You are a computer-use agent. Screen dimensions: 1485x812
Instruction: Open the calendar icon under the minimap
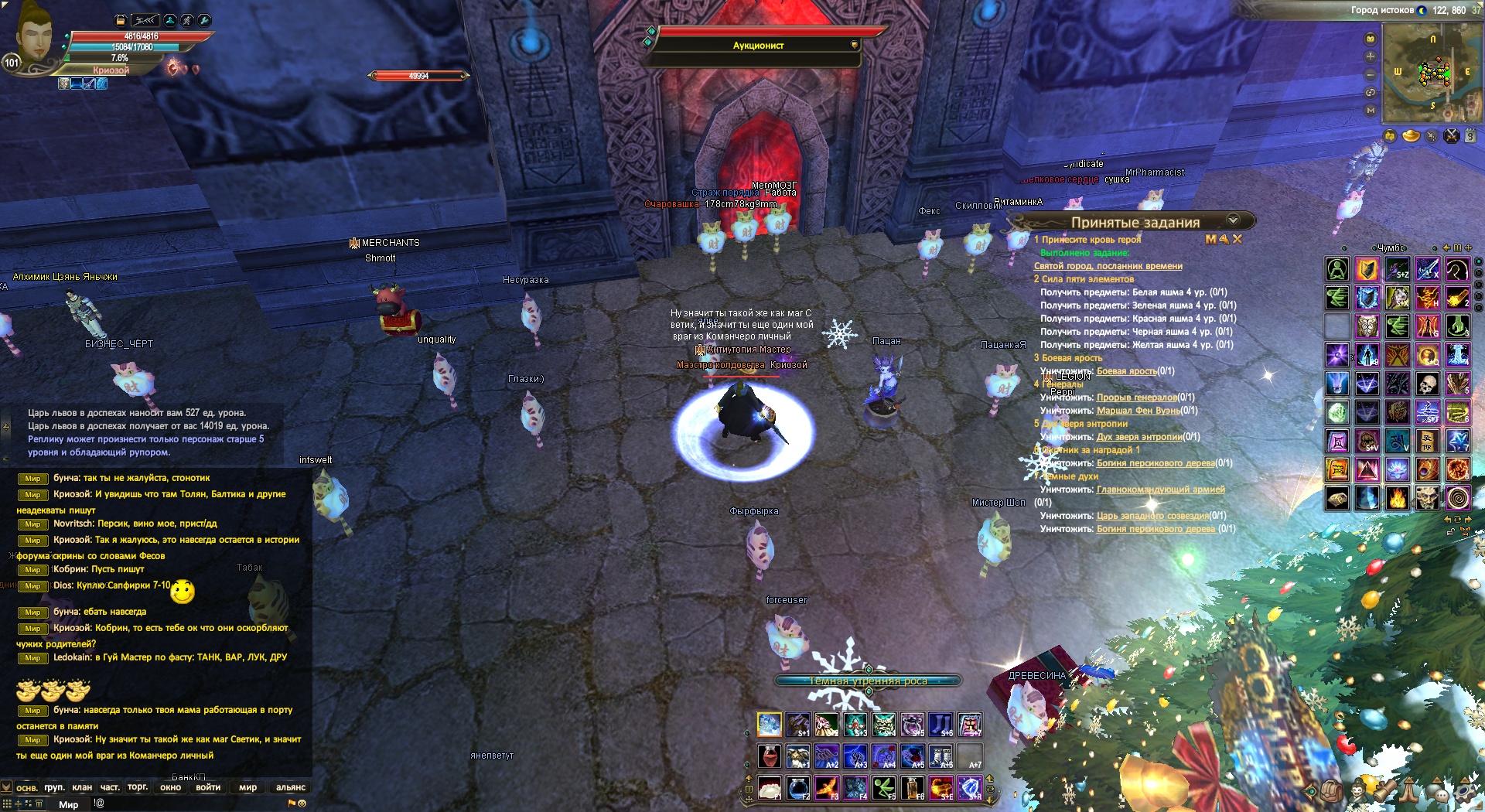[1470, 136]
